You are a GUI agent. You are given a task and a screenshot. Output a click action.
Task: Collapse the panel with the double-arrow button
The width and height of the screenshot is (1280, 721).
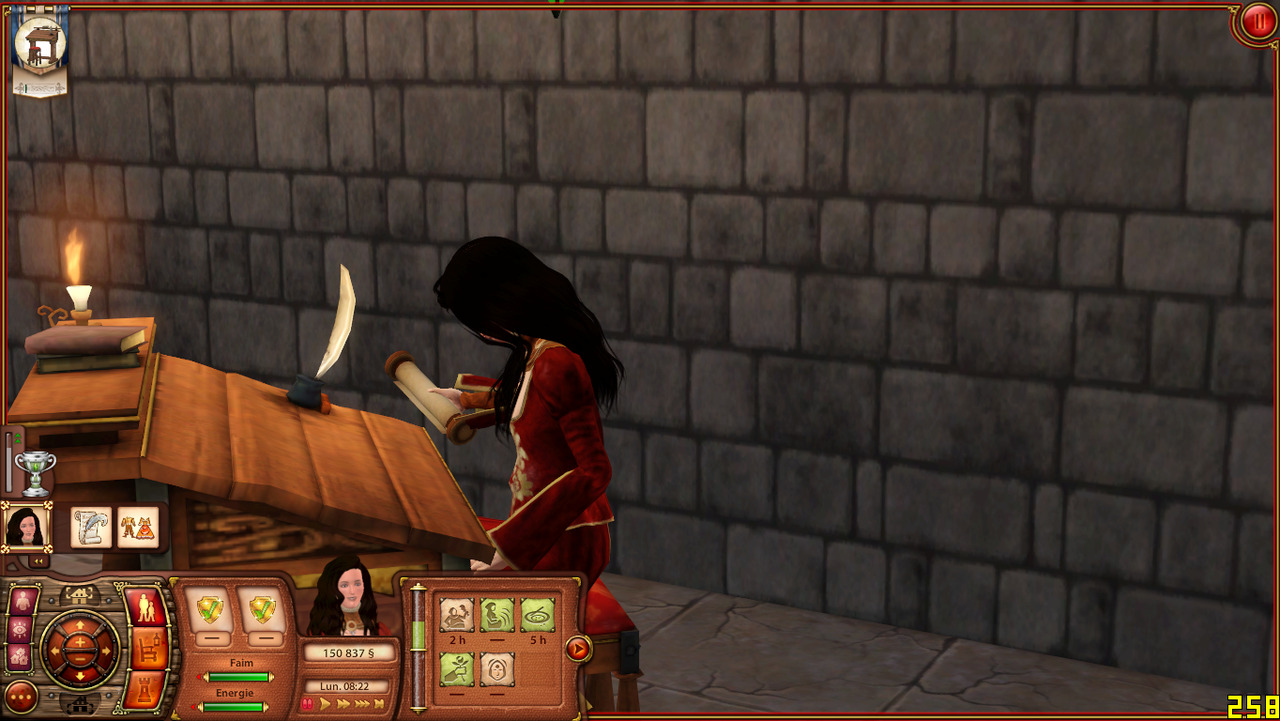[37, 561]
